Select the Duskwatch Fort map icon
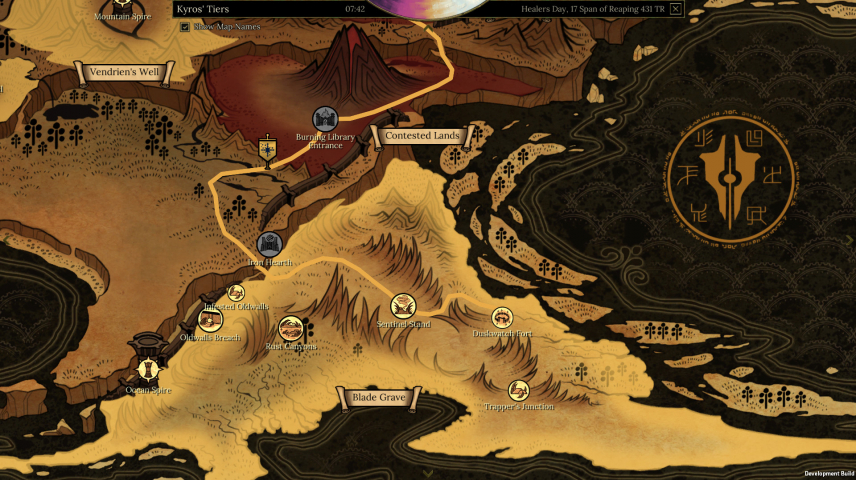Screen dimensions: 856x480 (x=502, y=317)
